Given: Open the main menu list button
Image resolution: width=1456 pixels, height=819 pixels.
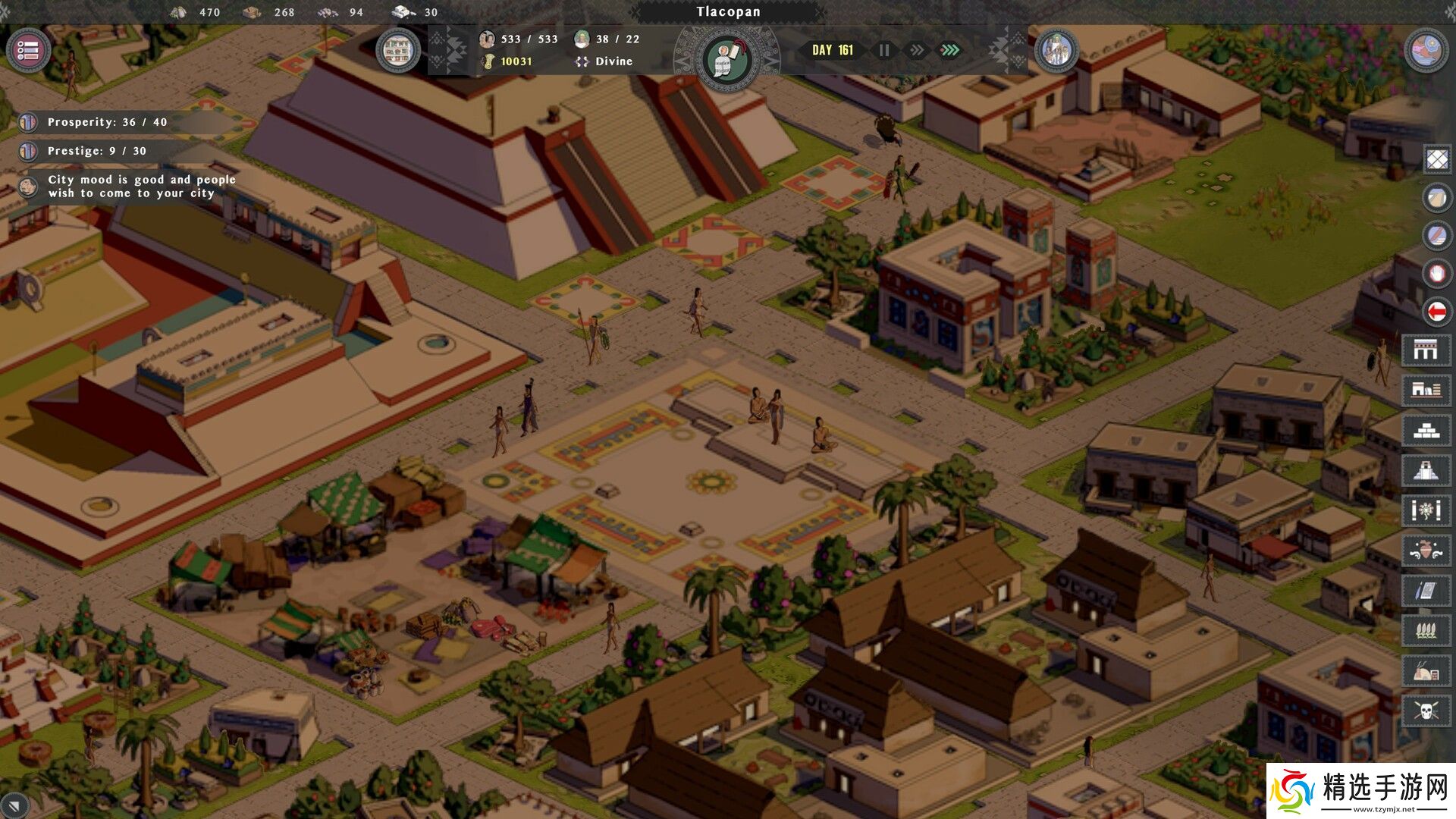Looking at the screenshot, I should pos(28,51).
